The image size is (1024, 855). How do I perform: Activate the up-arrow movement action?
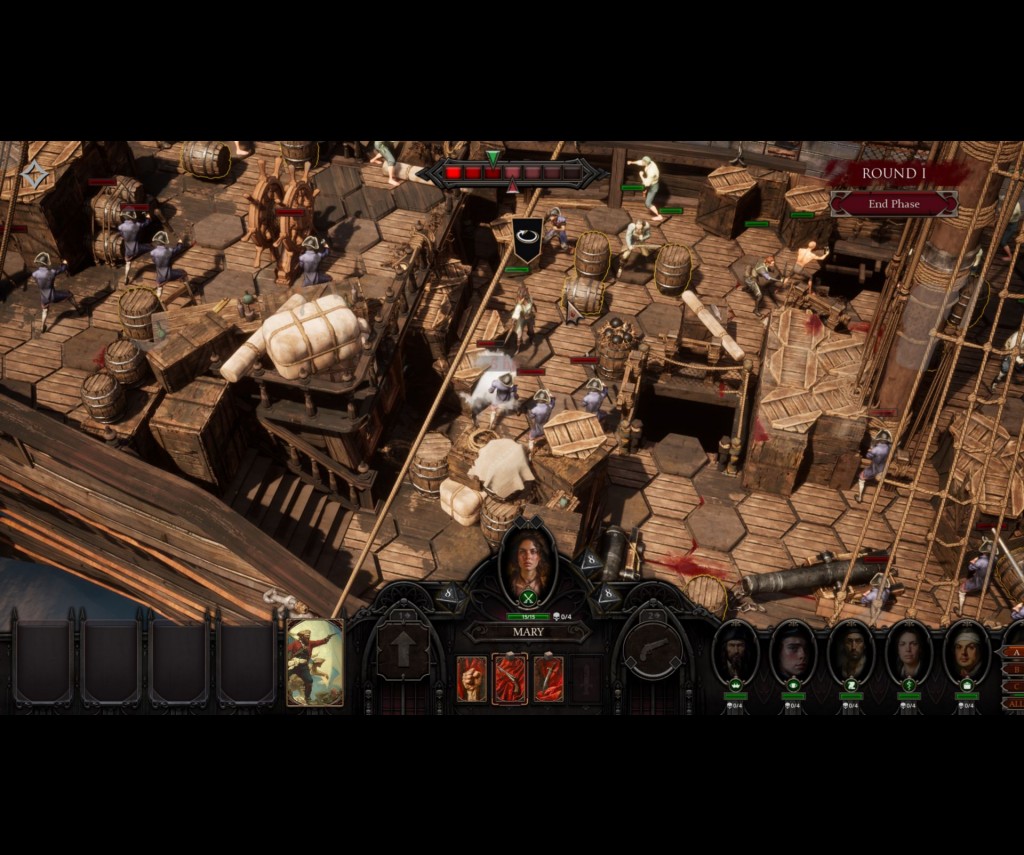point(403,650)
